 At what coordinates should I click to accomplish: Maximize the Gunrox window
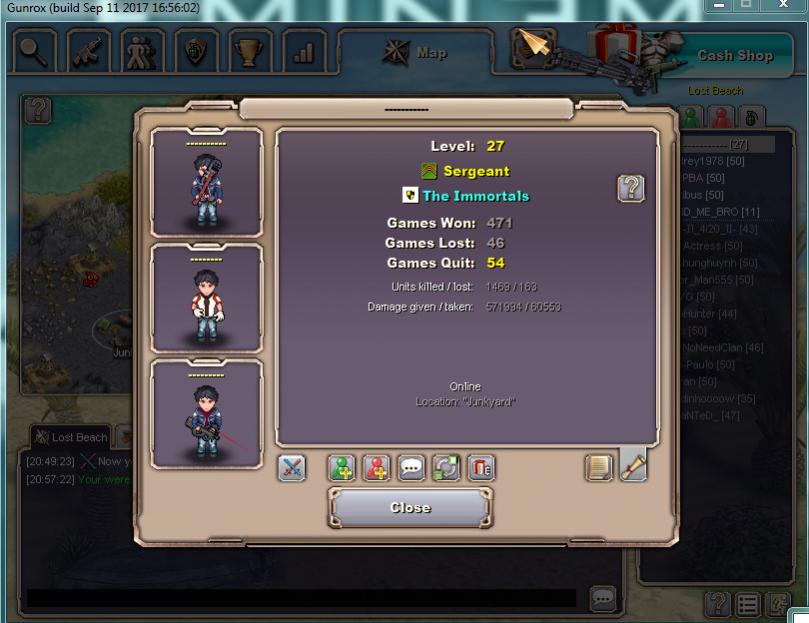point(747,6)
